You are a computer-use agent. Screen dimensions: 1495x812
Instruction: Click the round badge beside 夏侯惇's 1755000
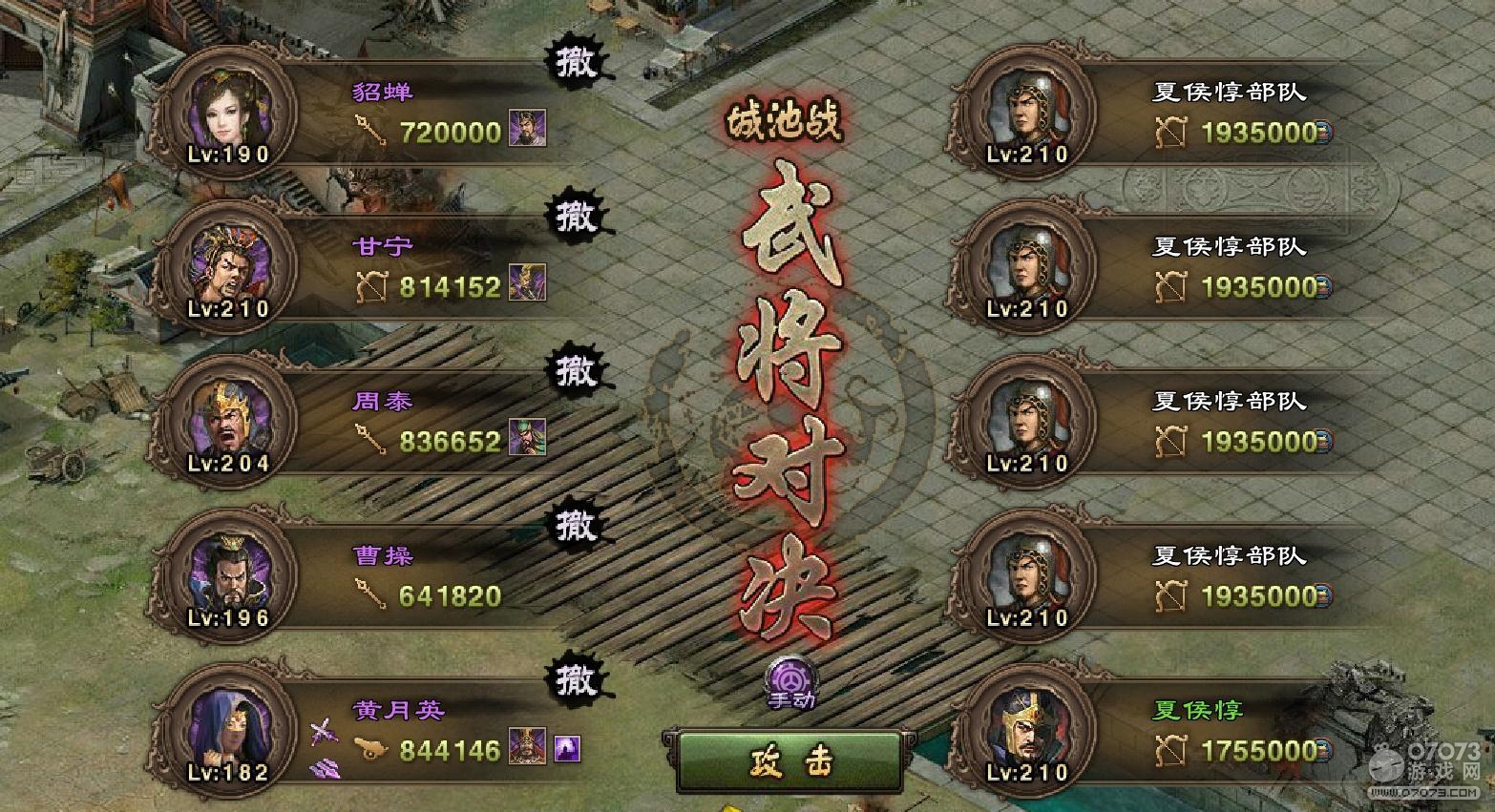[1324, 751]
